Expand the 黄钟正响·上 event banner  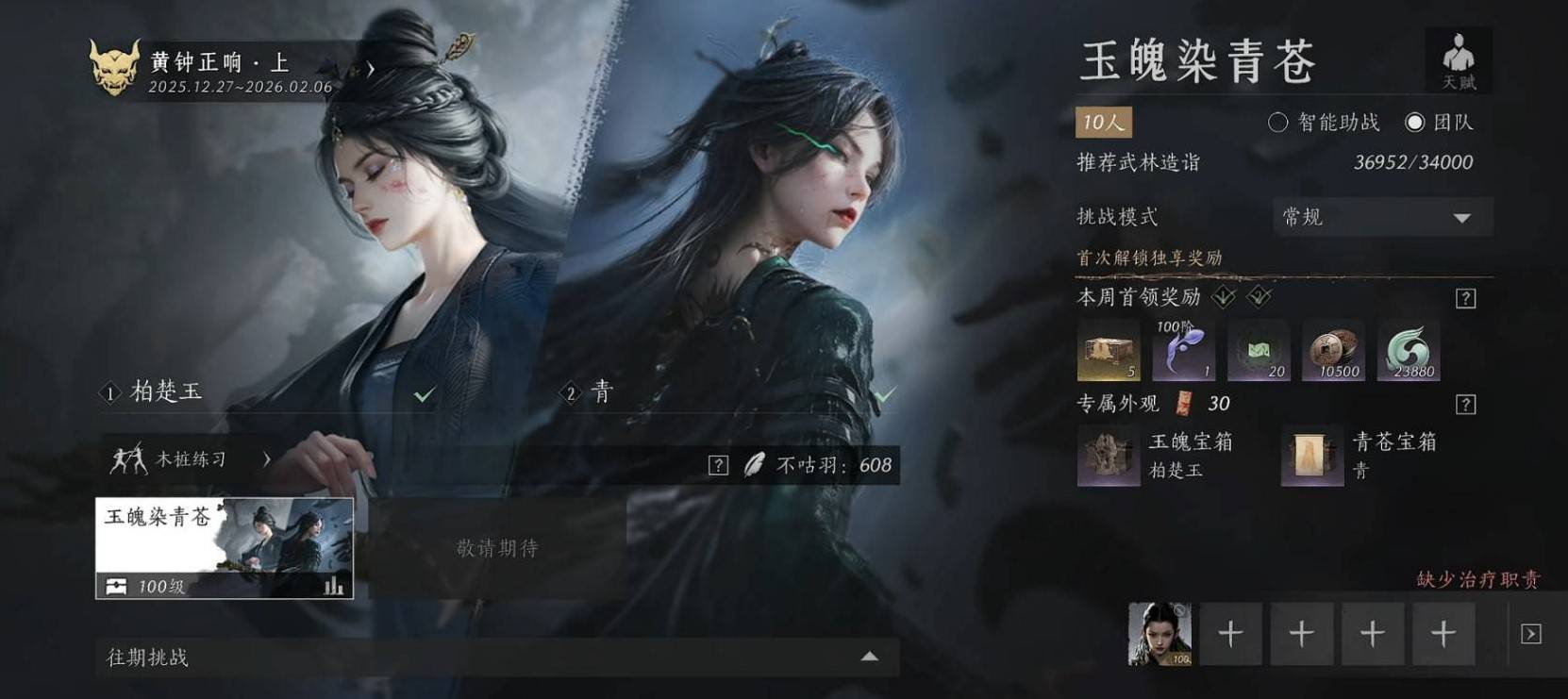(x=370, y=68)
